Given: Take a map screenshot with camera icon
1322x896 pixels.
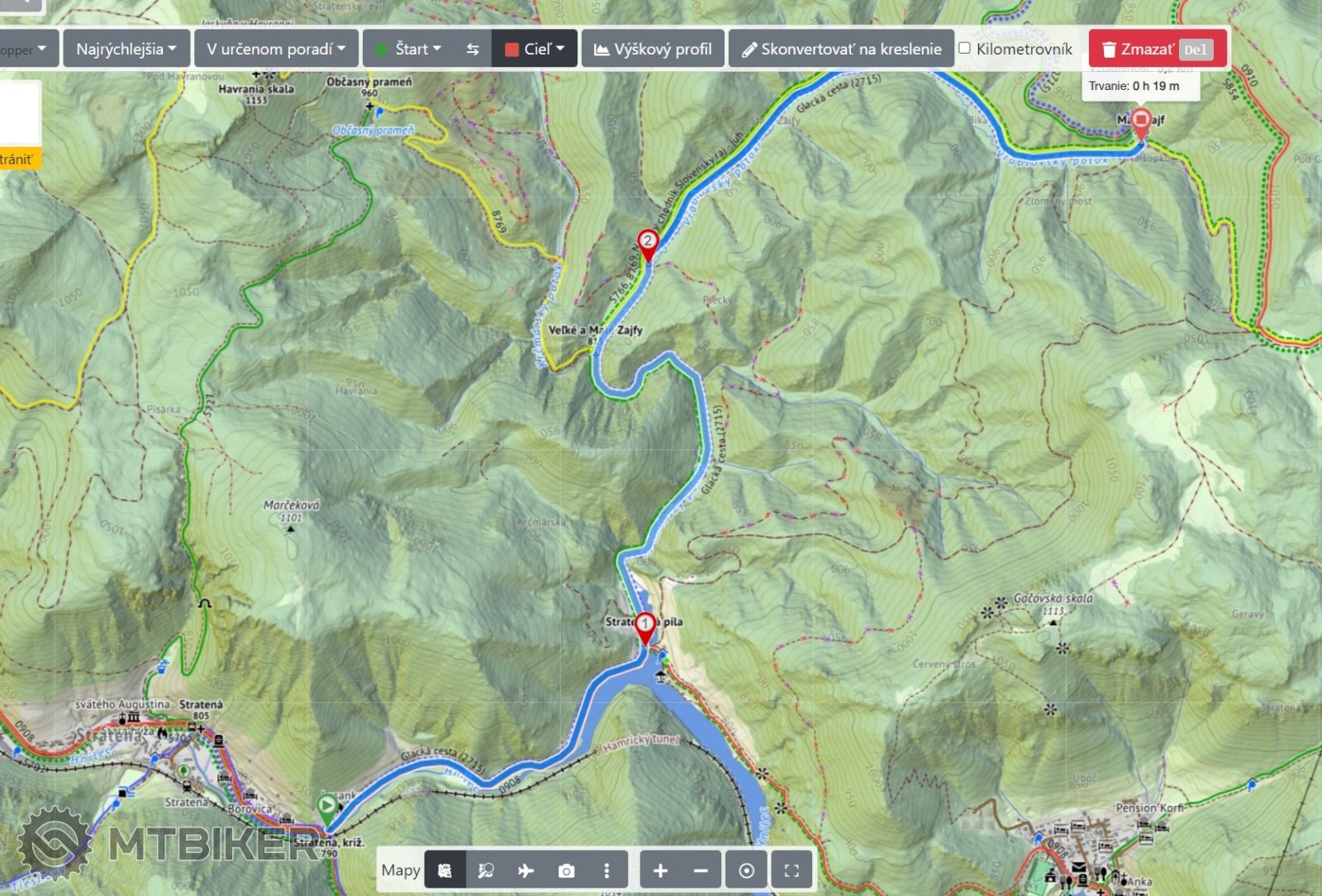Looking at the screenshot, I should click(566, 870).
